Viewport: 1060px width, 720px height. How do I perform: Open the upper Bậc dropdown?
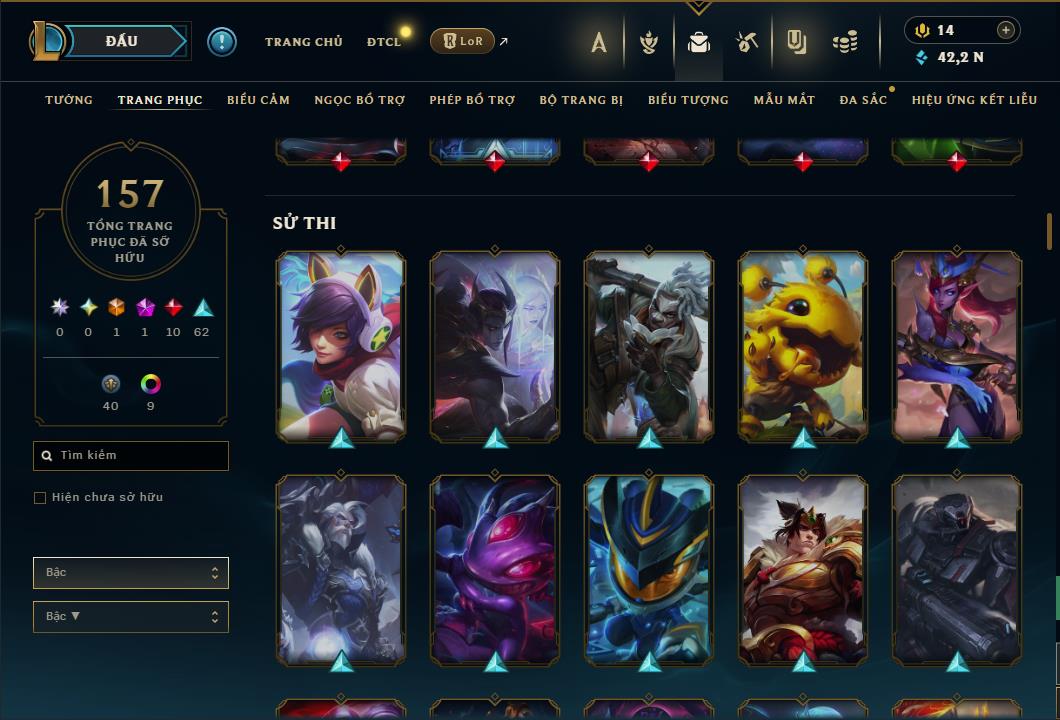point(131,573)
